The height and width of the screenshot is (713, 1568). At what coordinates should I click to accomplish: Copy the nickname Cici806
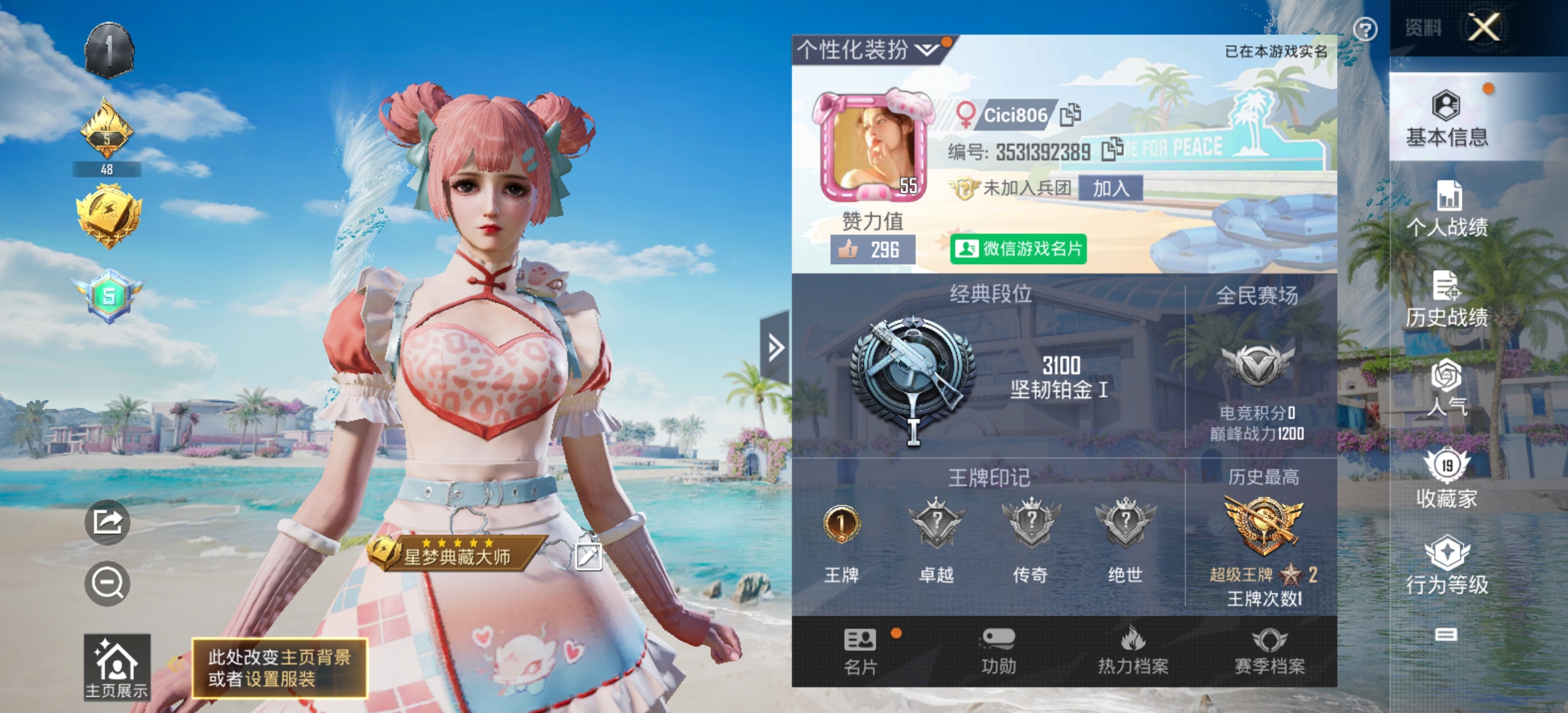coord(1070,113)
